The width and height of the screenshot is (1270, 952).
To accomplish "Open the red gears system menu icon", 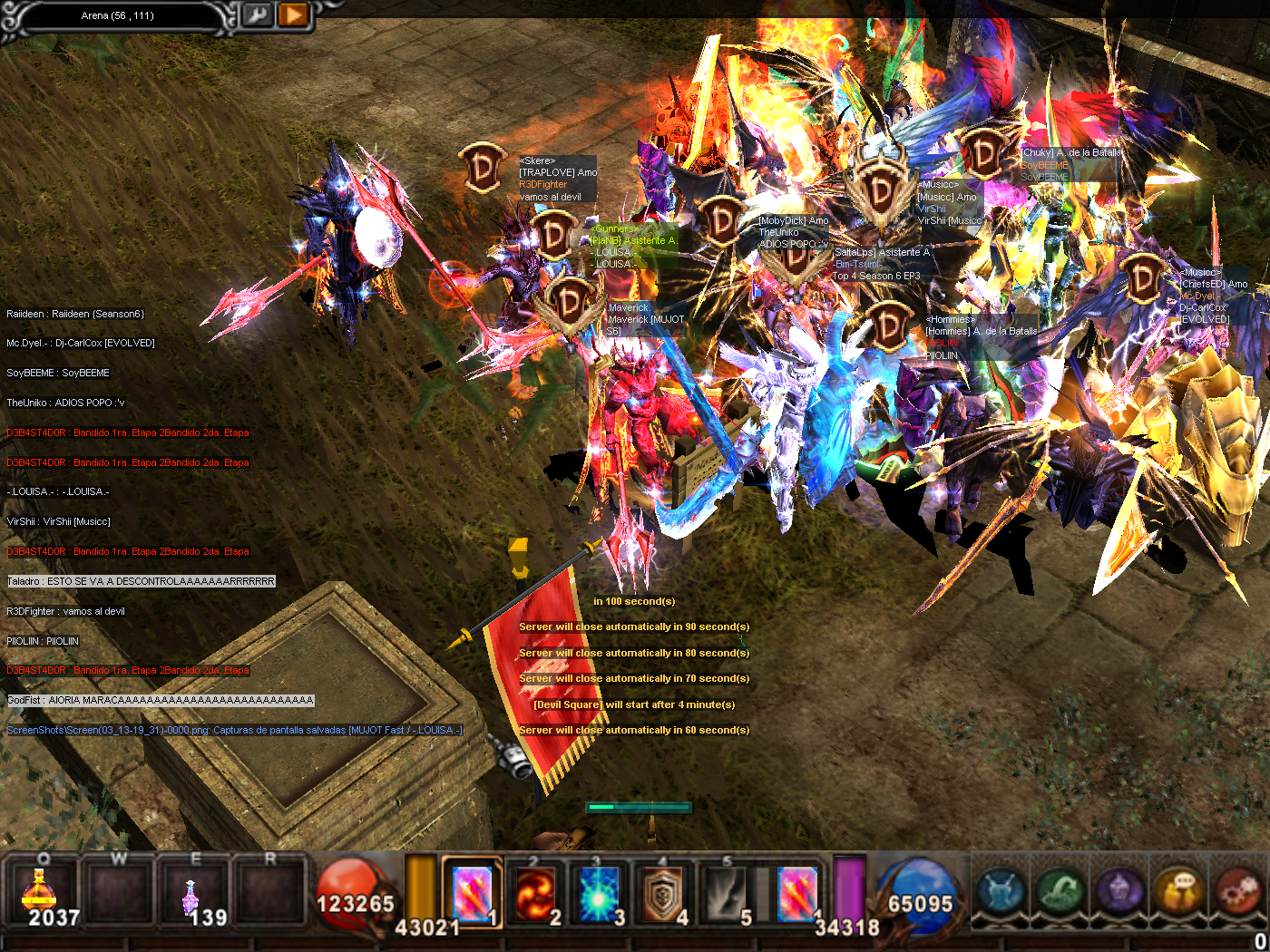I will [x=1236, y=891].
